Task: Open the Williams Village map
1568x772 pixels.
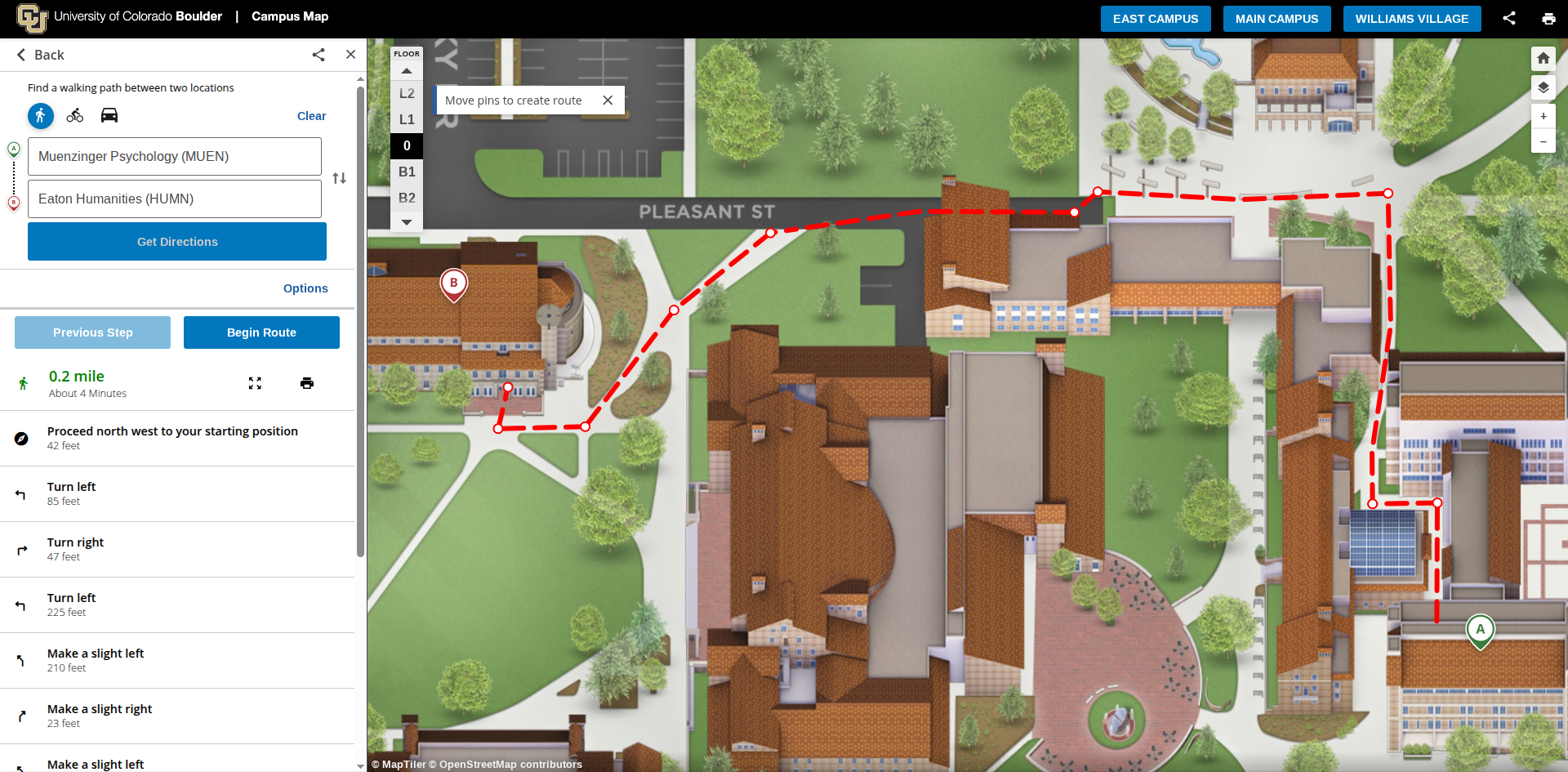Action: (x=1411, y=19)
